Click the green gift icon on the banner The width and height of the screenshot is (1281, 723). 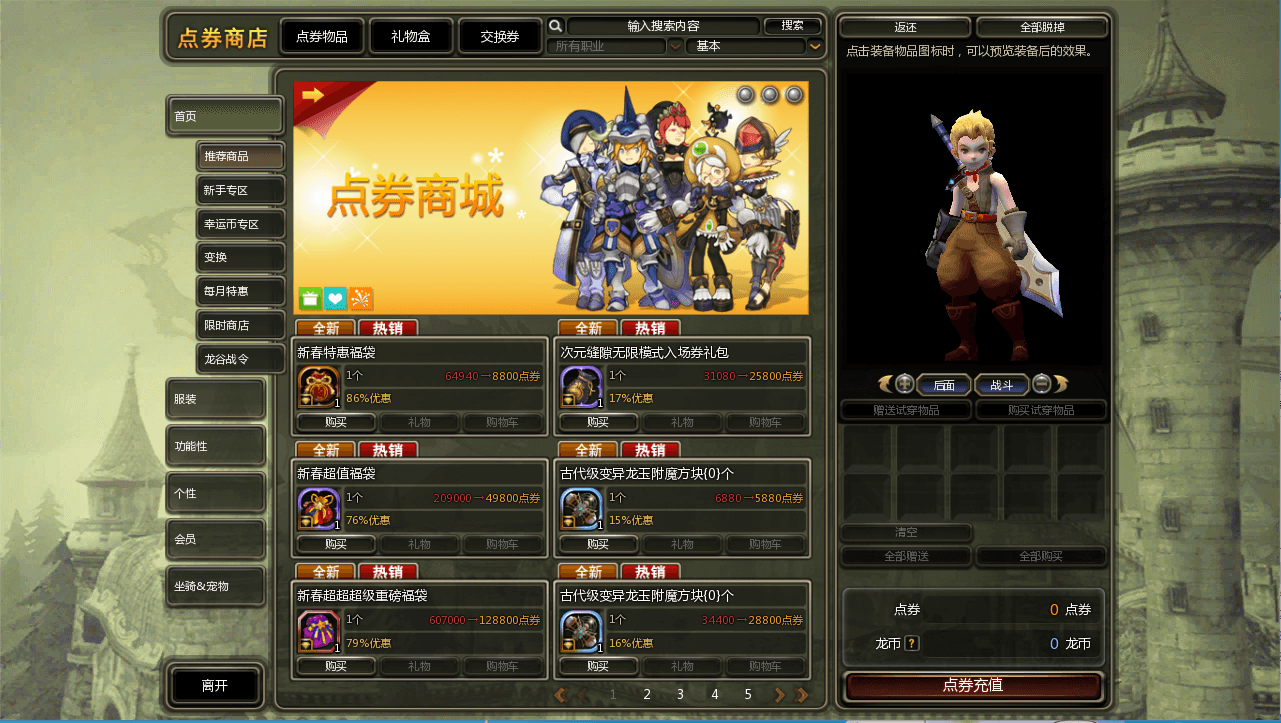point(309,298)
